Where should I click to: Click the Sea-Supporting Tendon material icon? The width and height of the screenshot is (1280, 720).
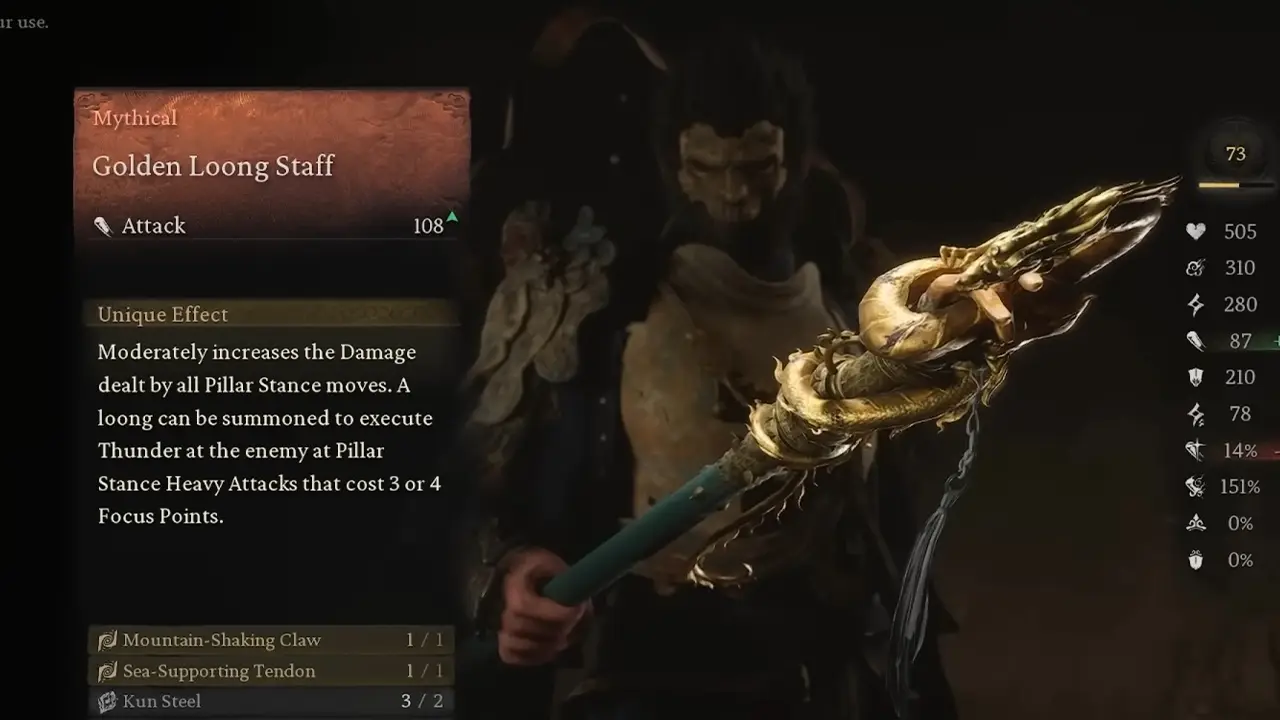[107, 670]
